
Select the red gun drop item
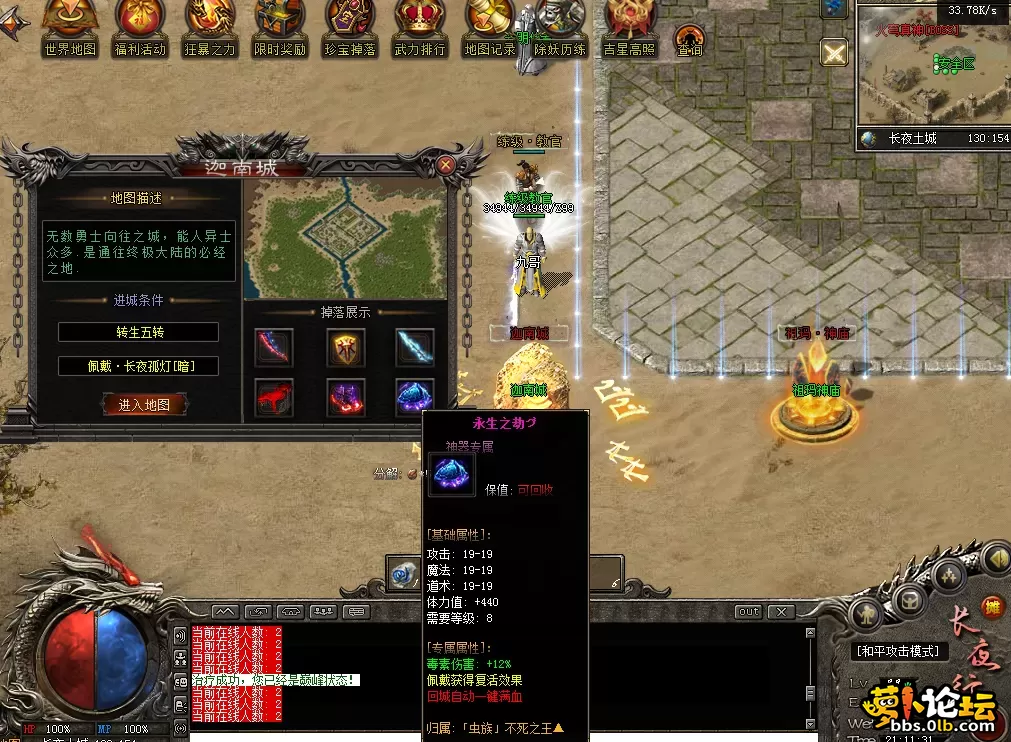[273, 397]
